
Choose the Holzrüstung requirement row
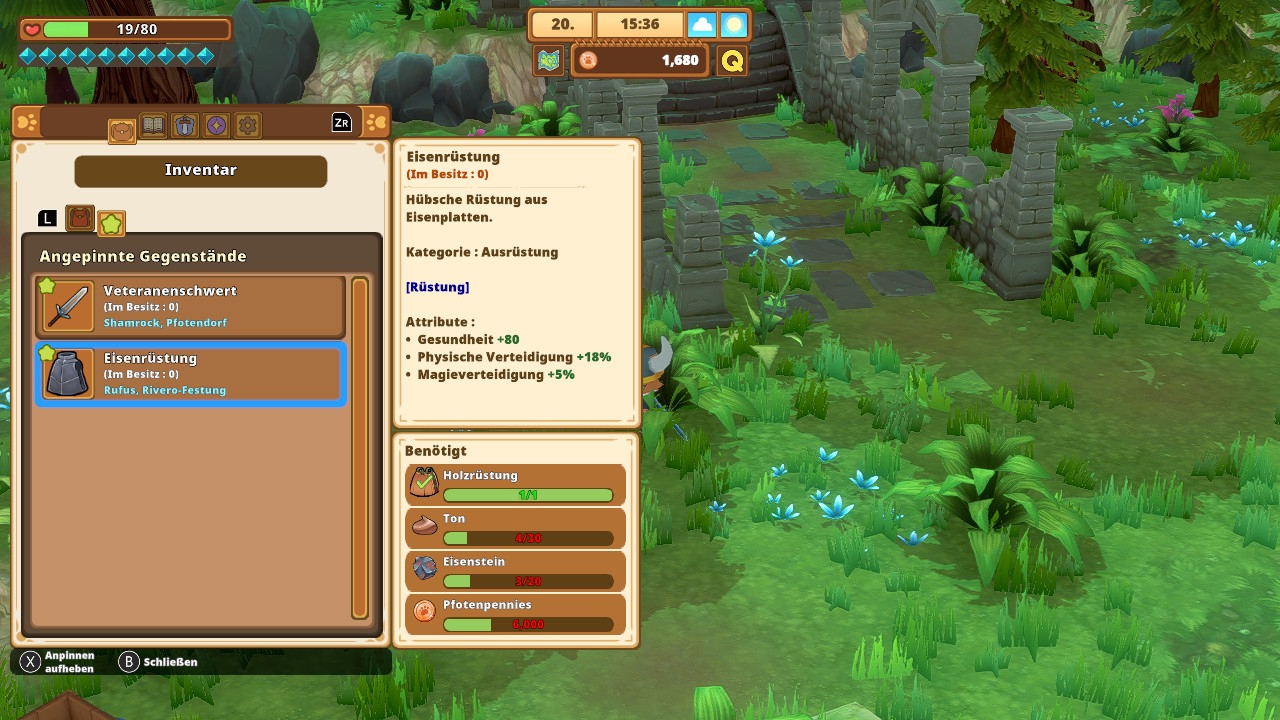516,484
